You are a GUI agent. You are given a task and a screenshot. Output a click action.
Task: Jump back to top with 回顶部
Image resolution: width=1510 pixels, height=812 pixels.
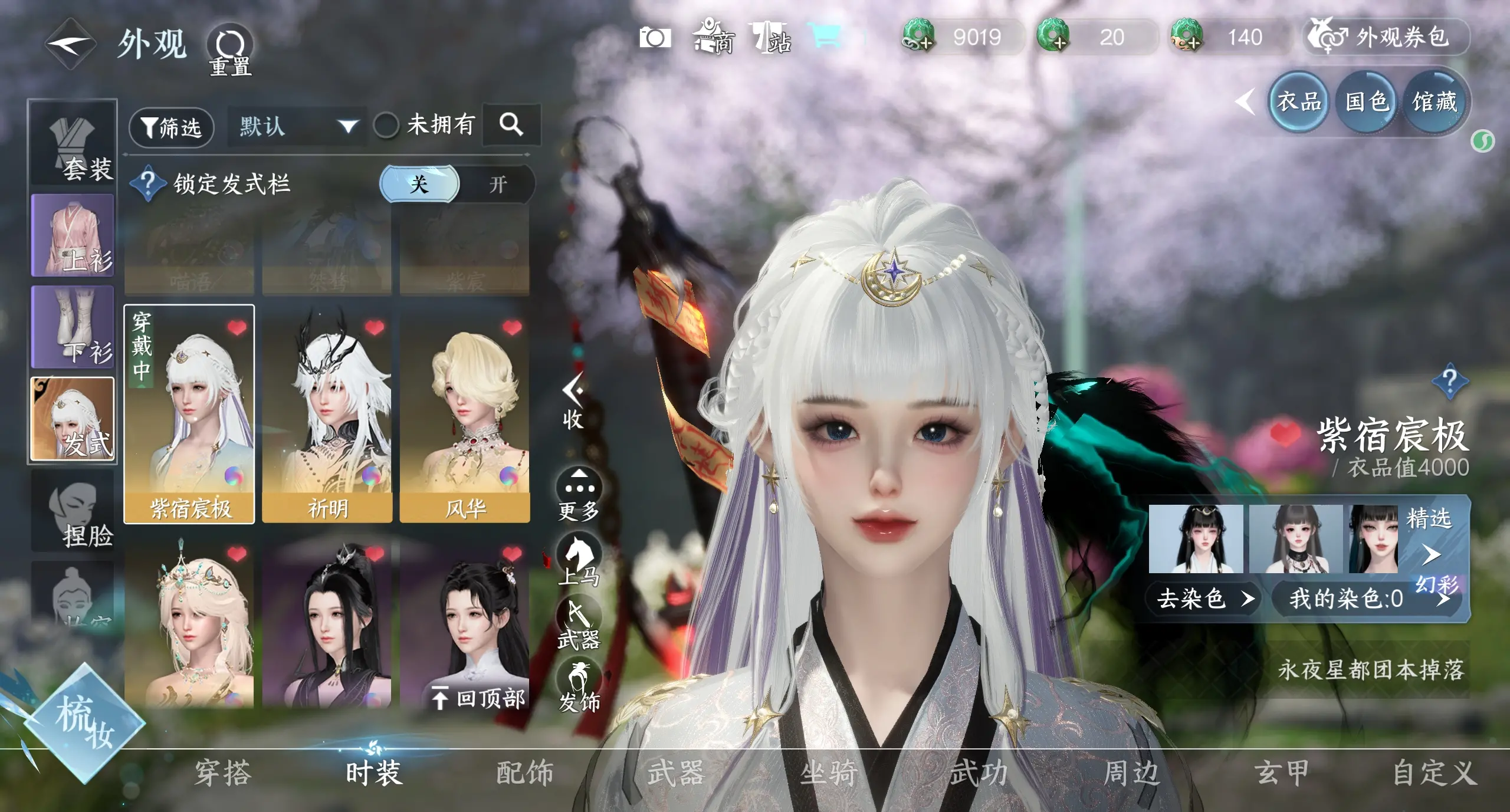tap(479, 698)
